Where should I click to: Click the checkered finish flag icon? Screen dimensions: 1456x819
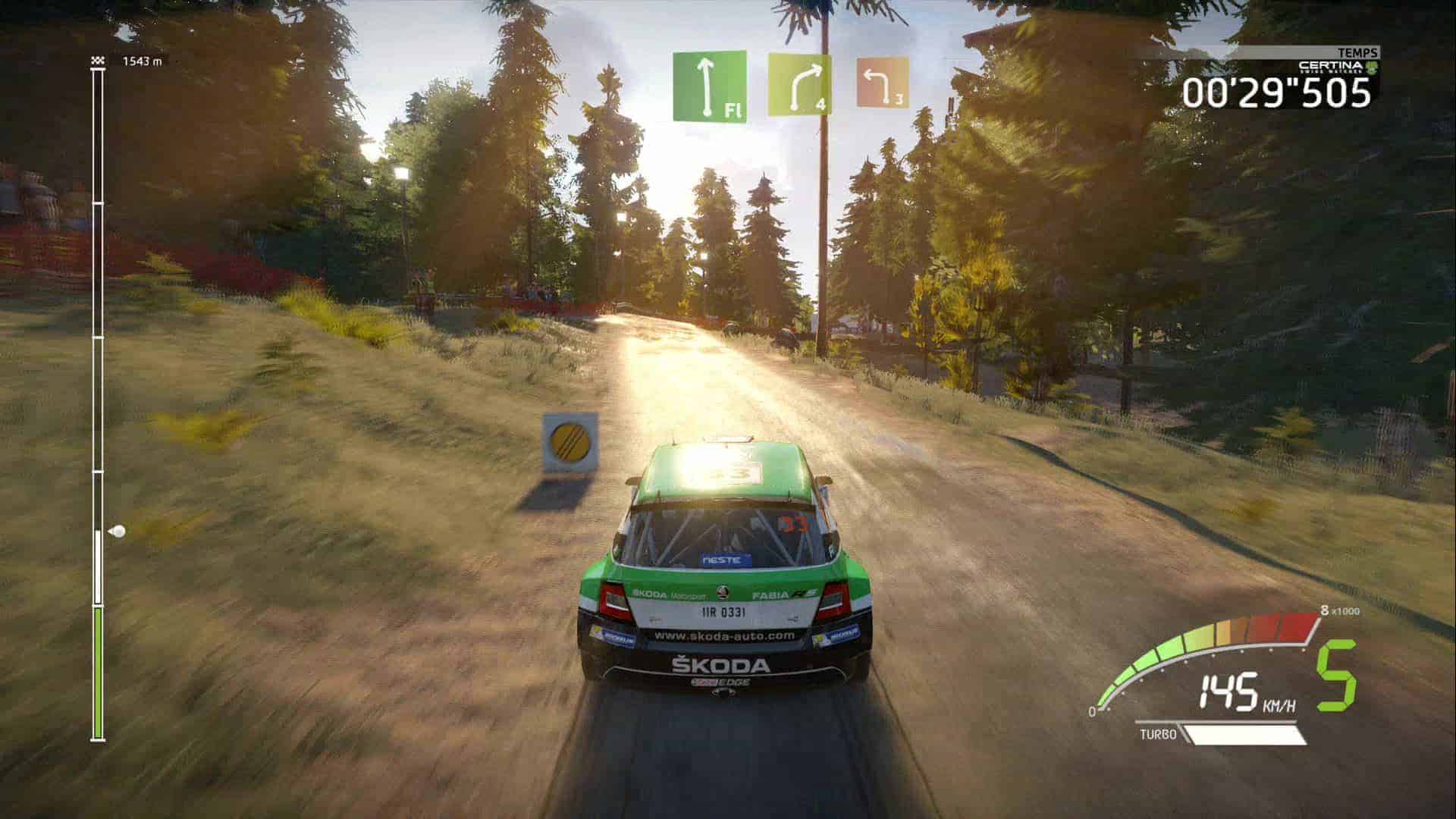[x=96, y=61]
